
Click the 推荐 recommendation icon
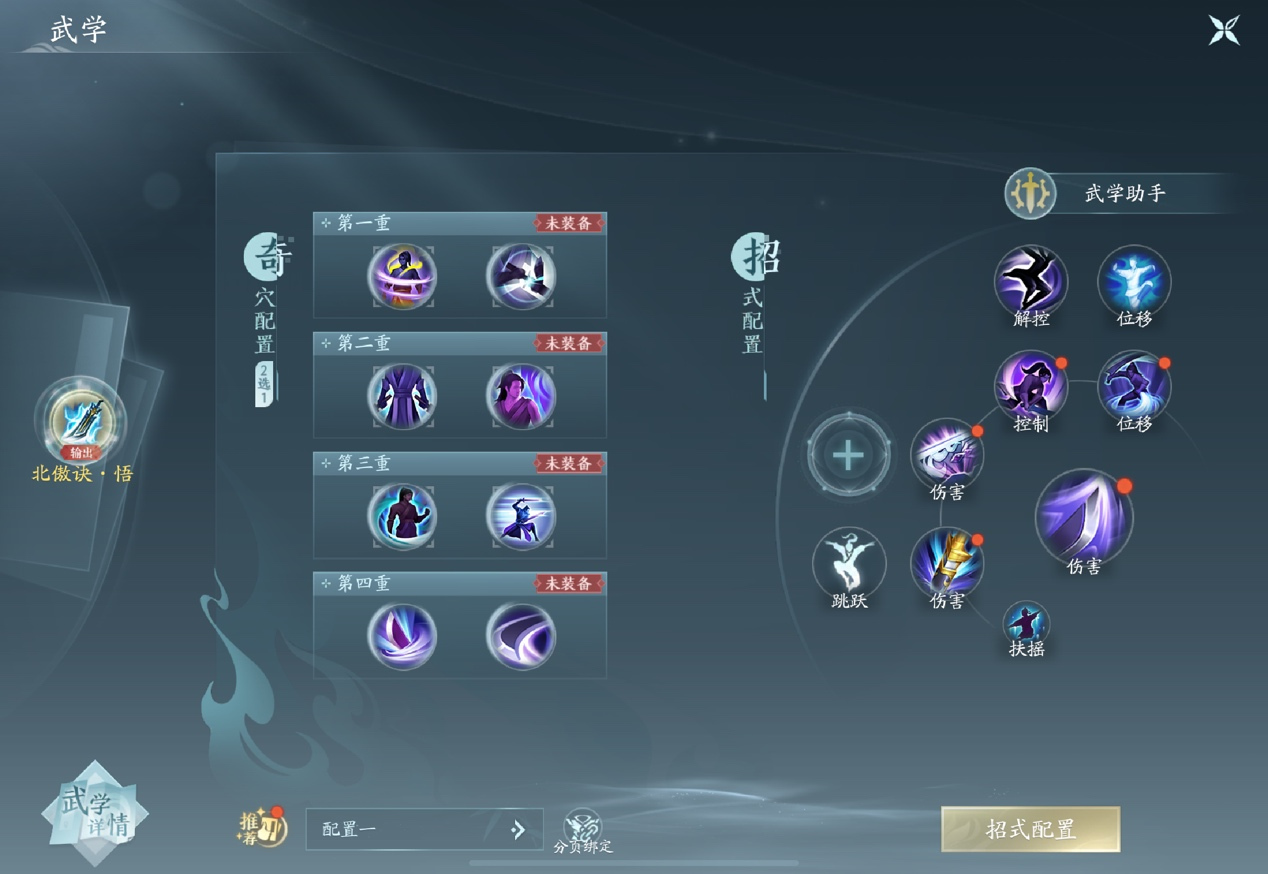[262, 827]
